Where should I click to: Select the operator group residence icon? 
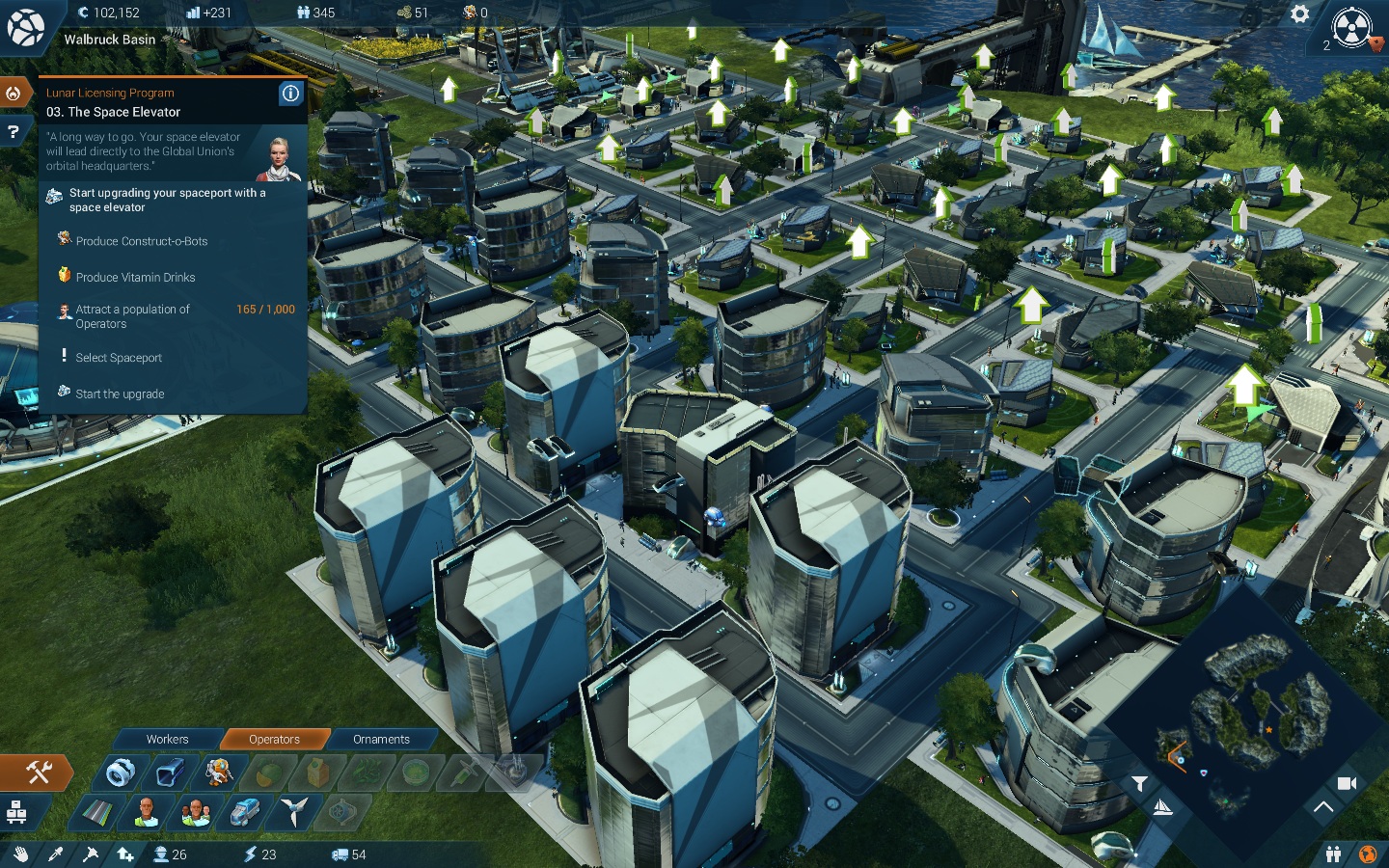coord(196,813)
